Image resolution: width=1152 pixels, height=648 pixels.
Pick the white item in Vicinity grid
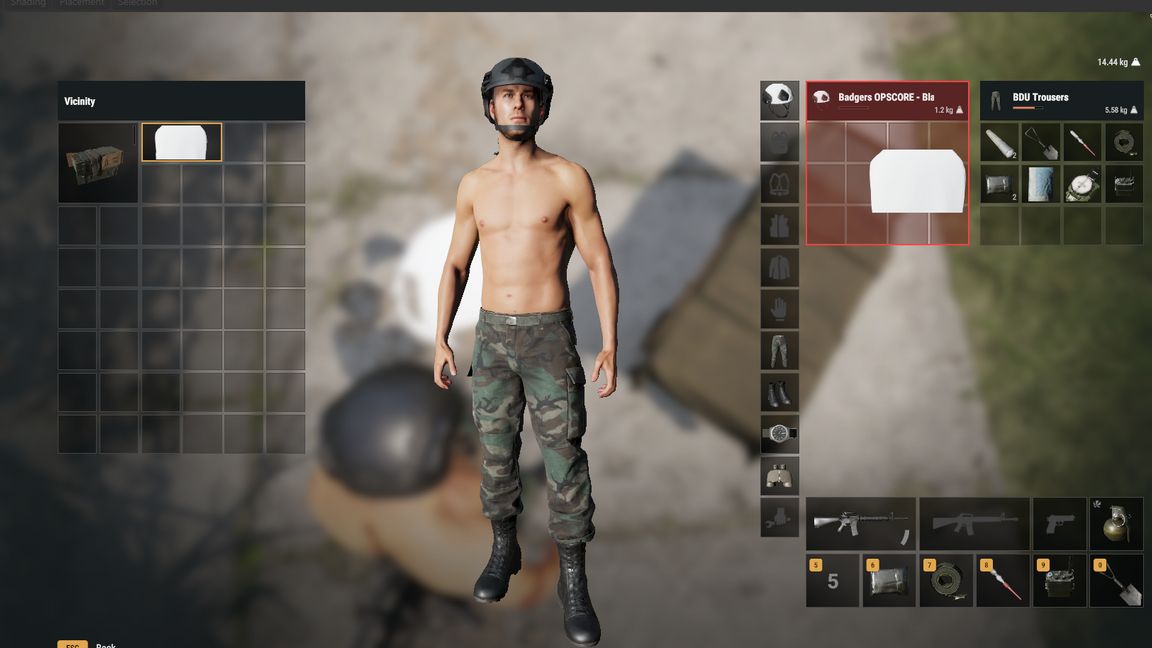(x=182, y=142)
